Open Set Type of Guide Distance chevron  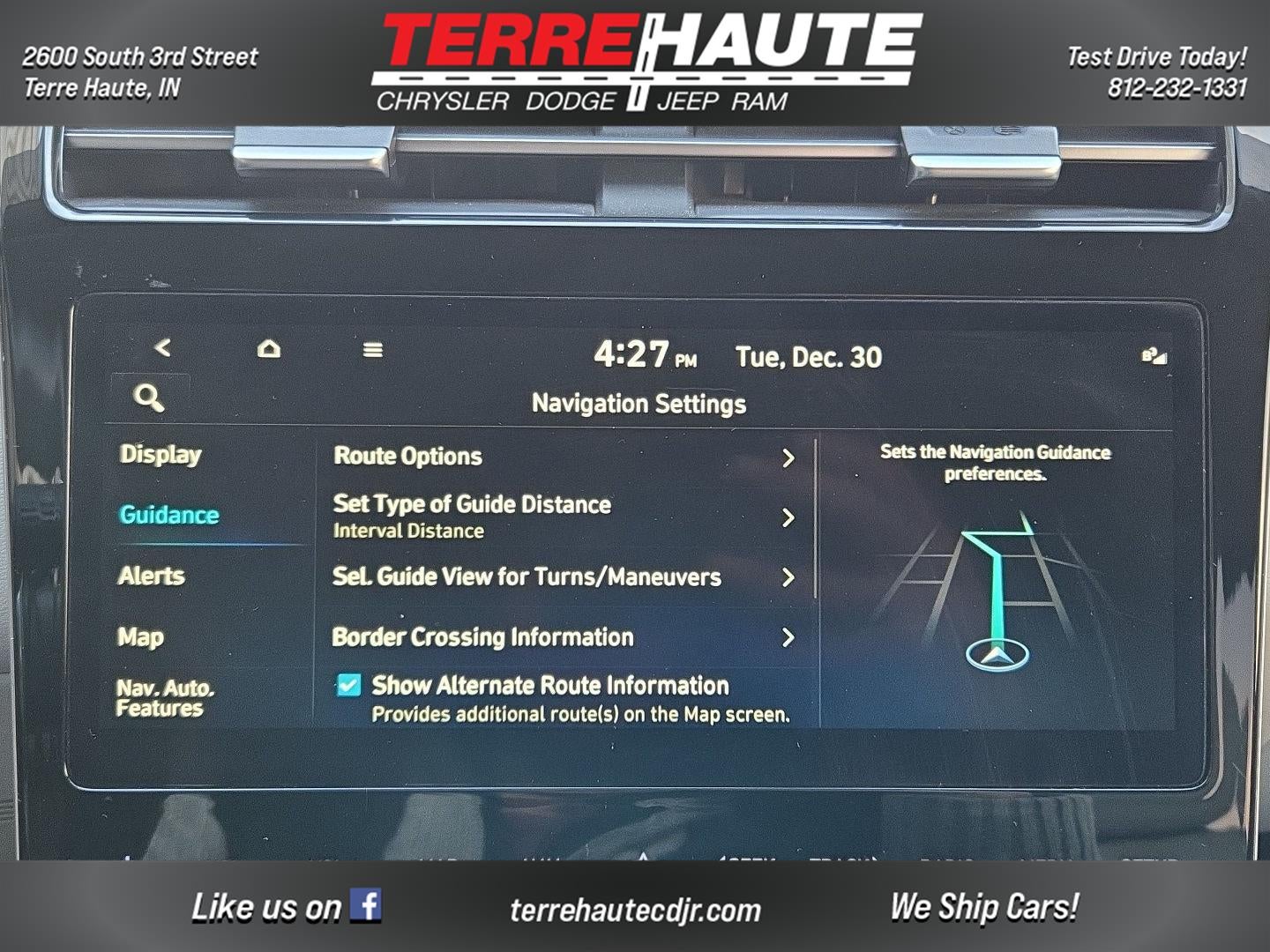pyautogui.click(x=788, y=518)
